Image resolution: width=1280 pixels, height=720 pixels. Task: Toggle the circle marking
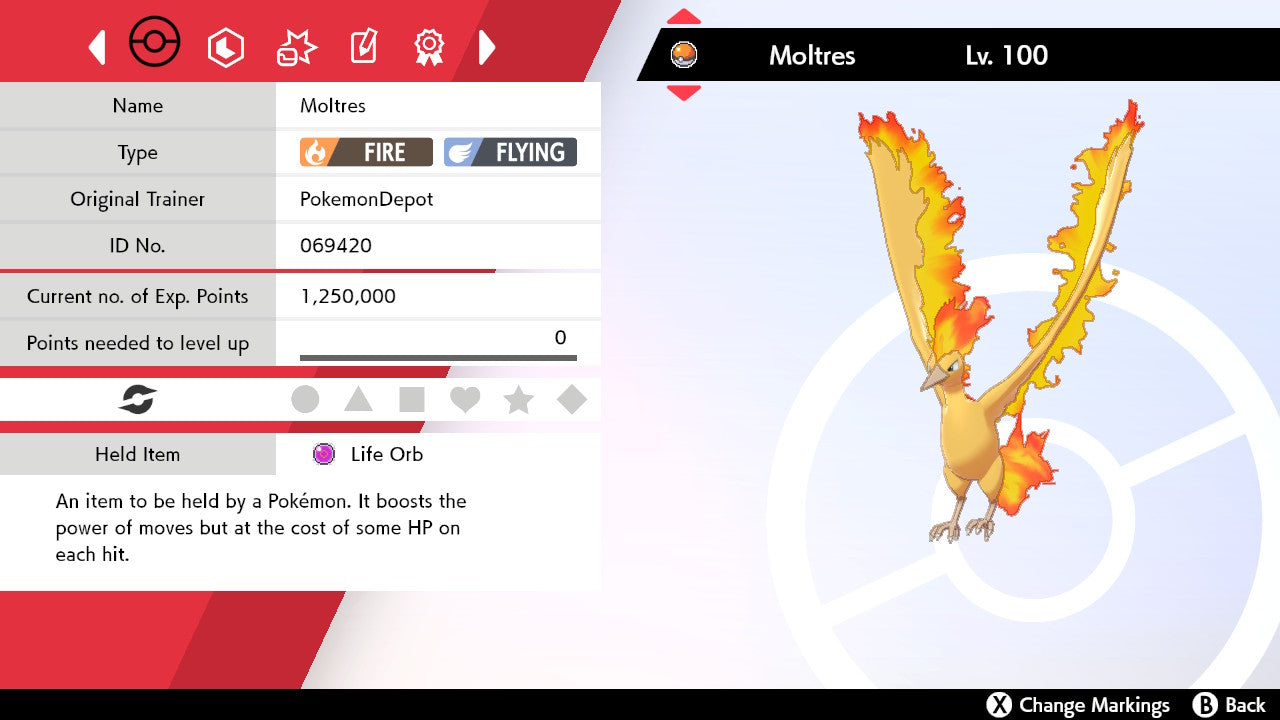(x=305, y=400)
